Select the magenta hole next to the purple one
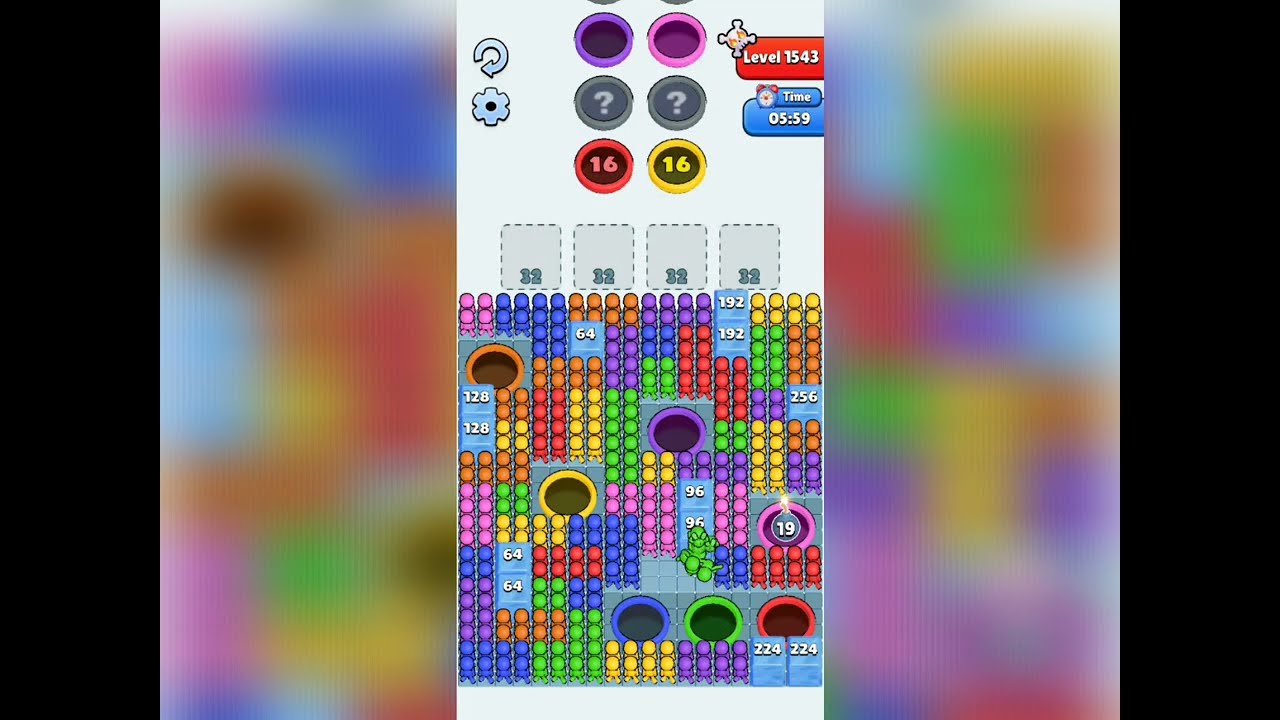The height and width of the screenshot is (720, 1280). pos(678,38)
